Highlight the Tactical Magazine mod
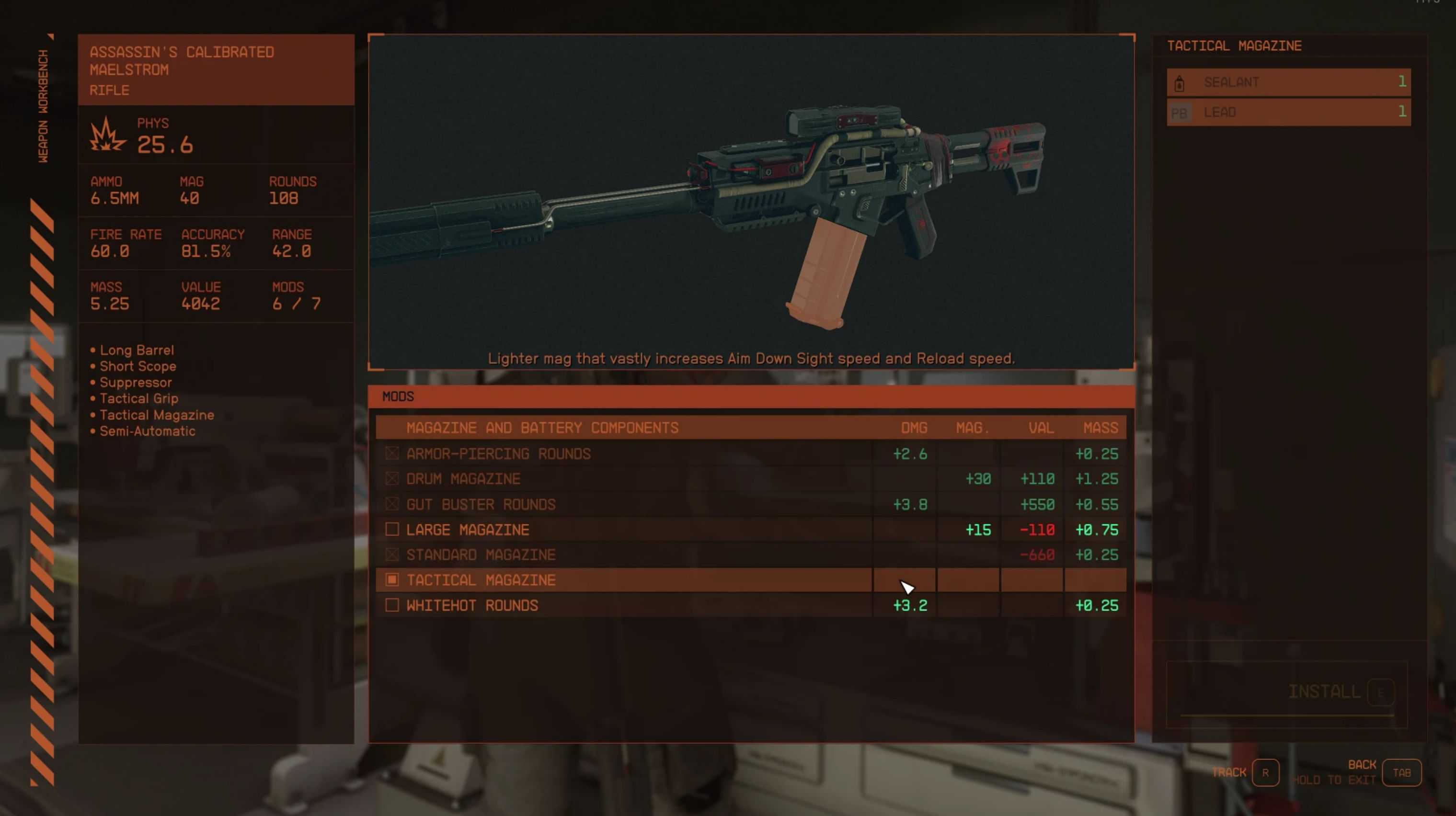Screen dimensions: 1456x816 click(x=481, y=580)
